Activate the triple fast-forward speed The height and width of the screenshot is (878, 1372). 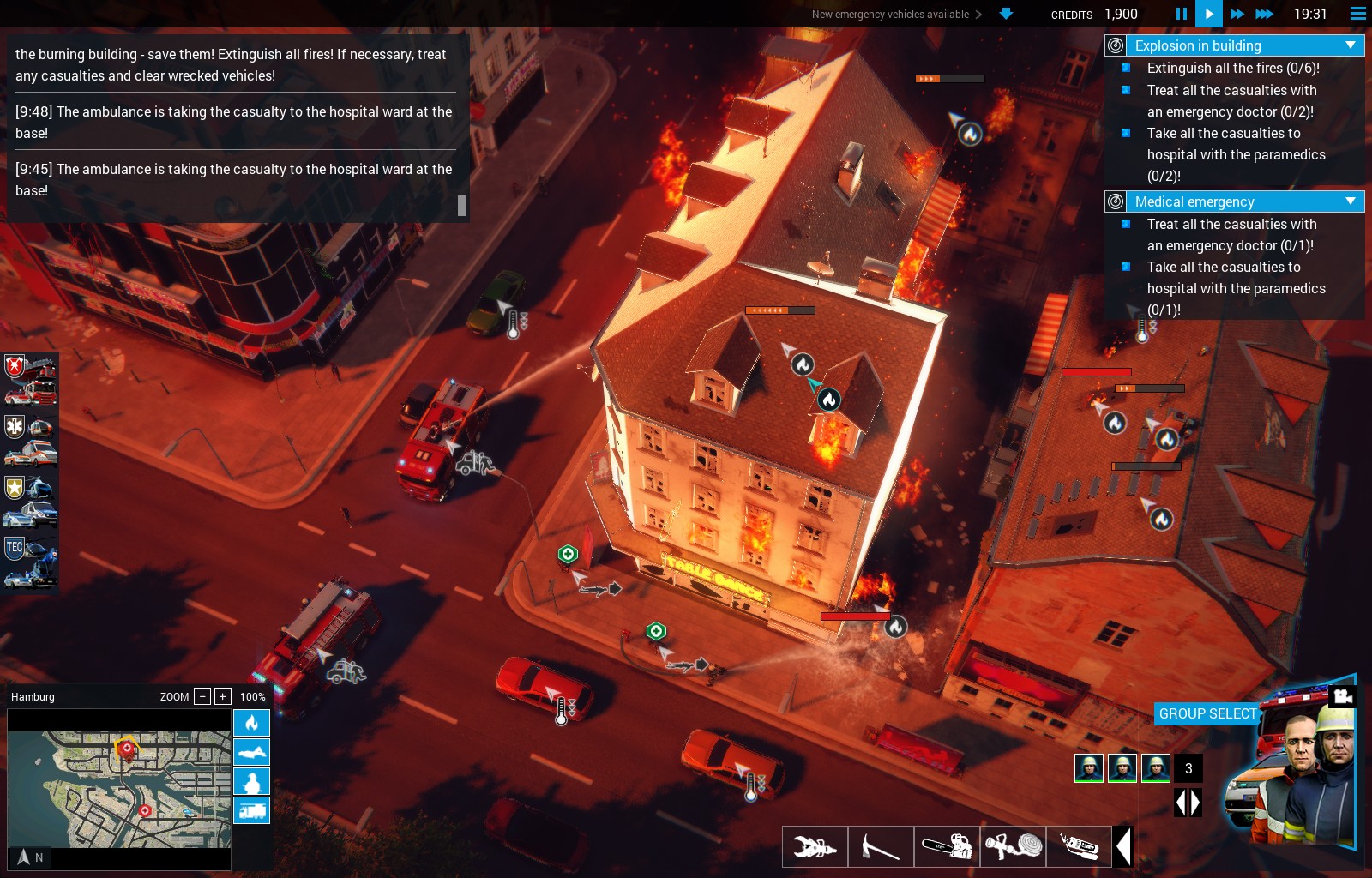tap(1264, 14)
